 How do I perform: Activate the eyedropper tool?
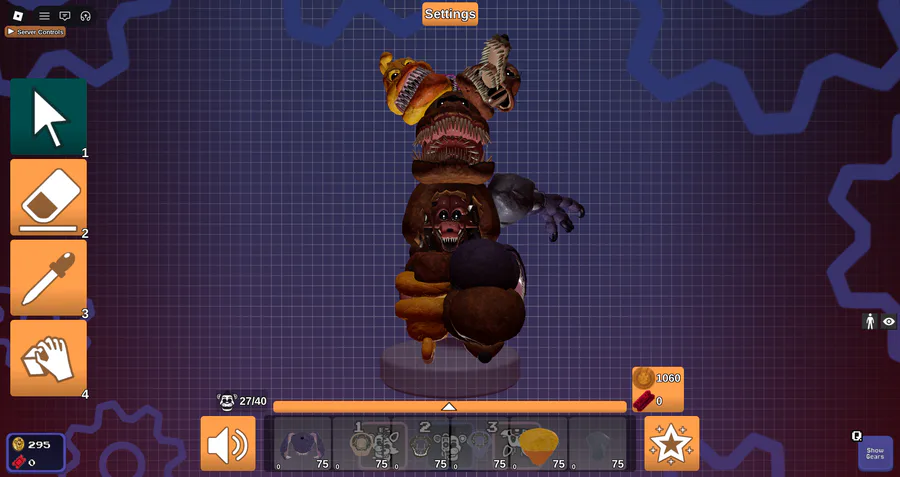(48, 277)
